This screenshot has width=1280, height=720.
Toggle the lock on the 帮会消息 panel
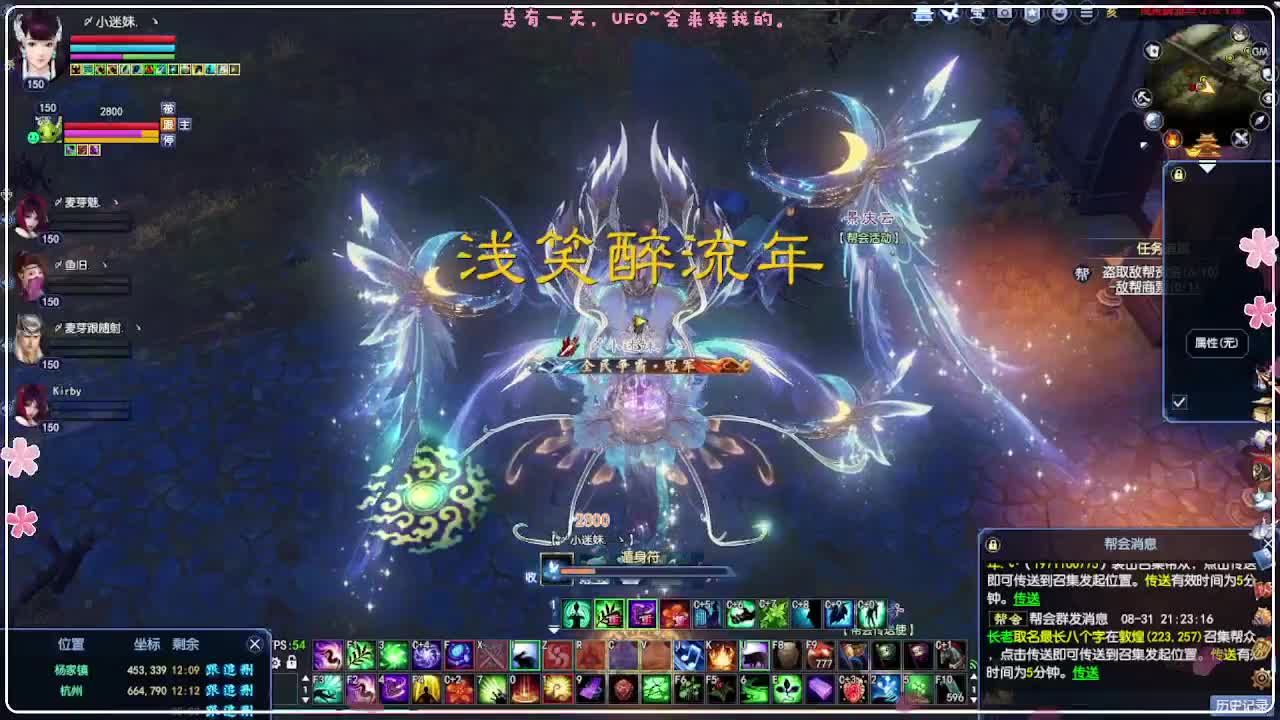[993, 545]
